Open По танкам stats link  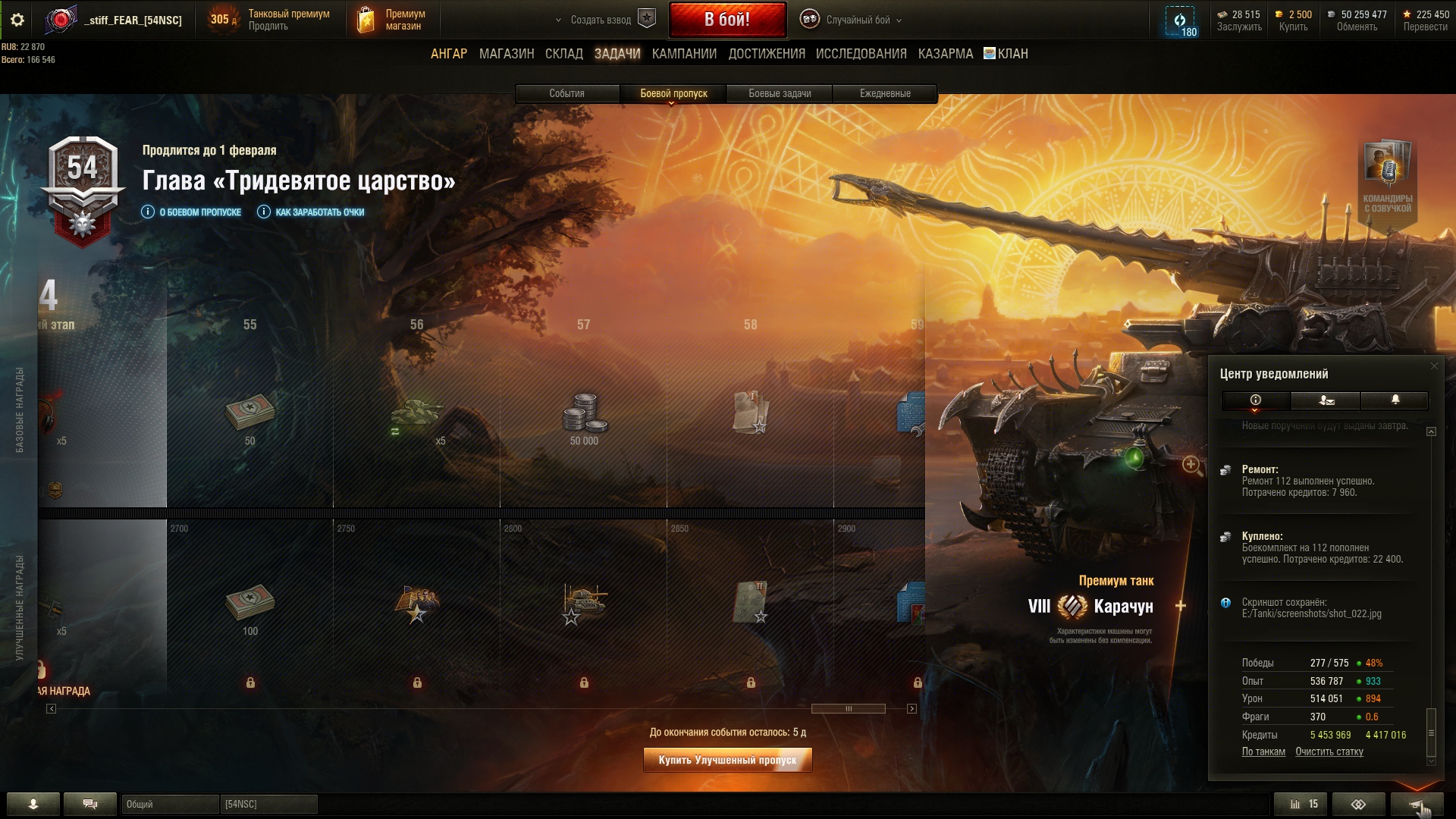(1263, 752)
